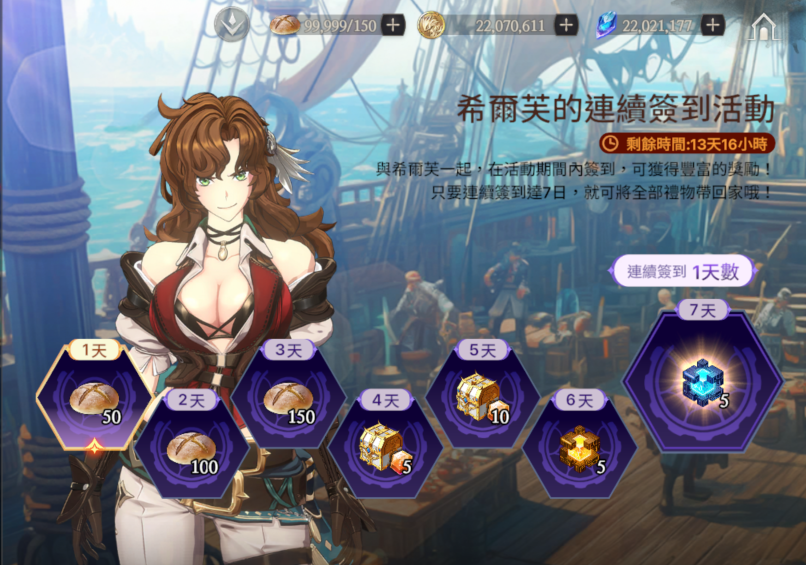806x565 pixels.
Task: Return to the home screen
Action: pyautogui.click(x=764, y=27)
